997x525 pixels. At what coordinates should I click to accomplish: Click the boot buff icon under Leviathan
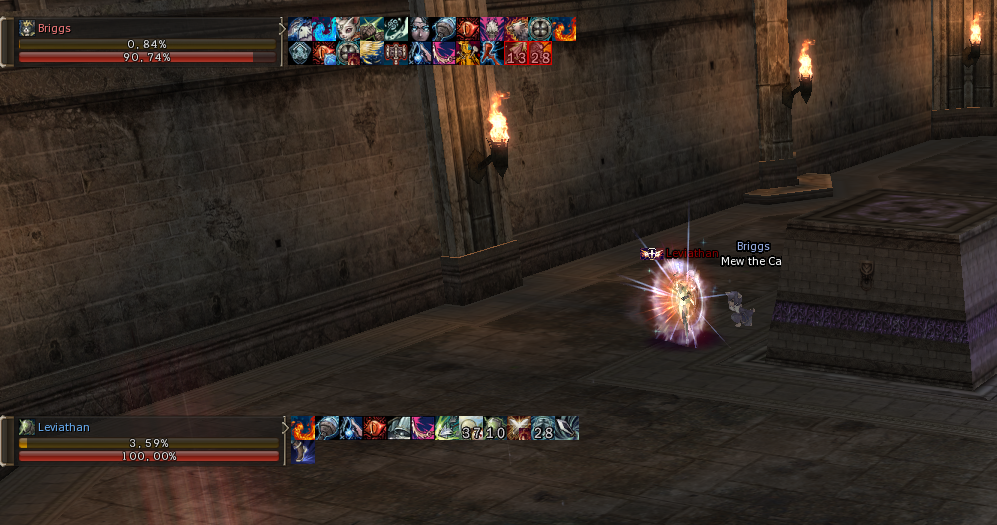pos(303,452)
